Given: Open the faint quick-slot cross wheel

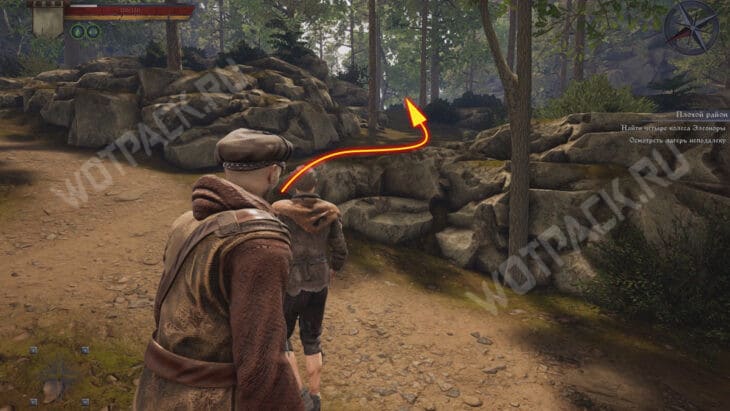Looking at the screenshot, I should (58, 377).
